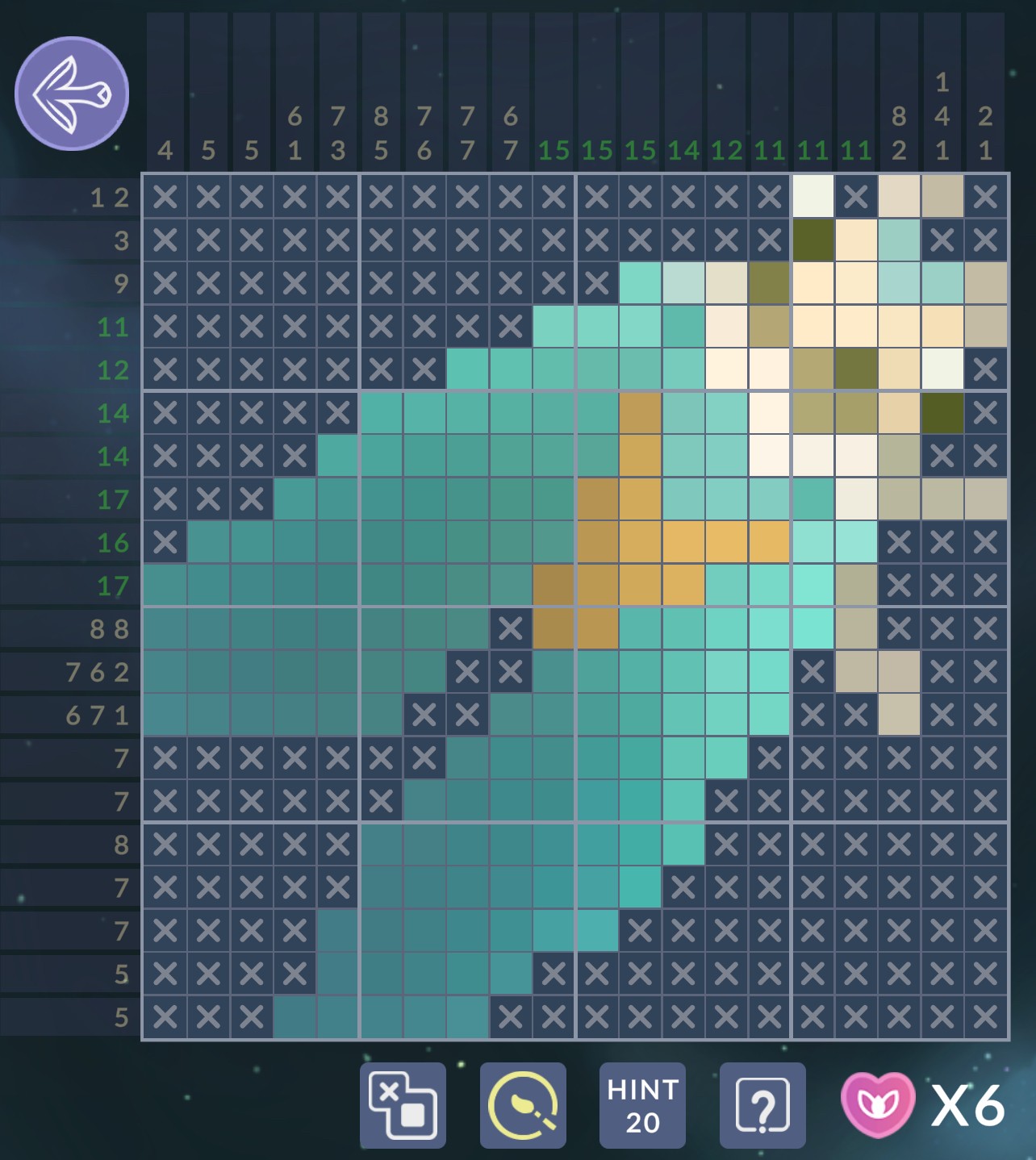Open the question mark help button
1036x1160 pixels.
point(762,1105)
